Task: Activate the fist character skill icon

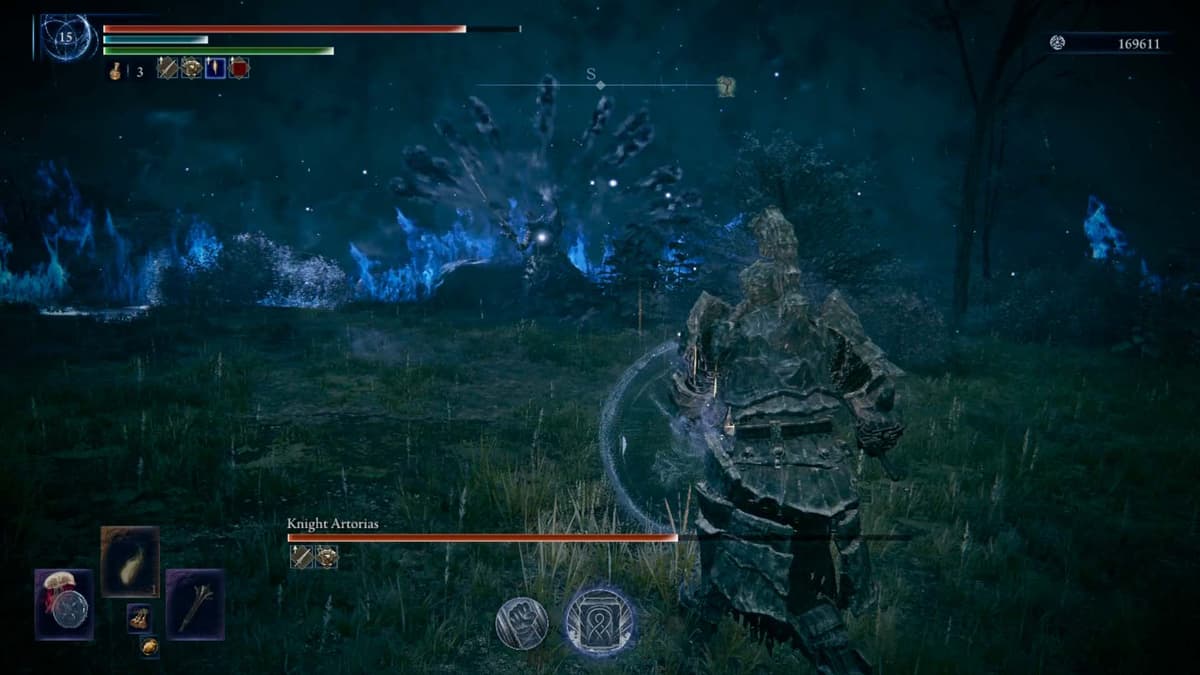Action: pyautogui.click(x=521, y=623)
